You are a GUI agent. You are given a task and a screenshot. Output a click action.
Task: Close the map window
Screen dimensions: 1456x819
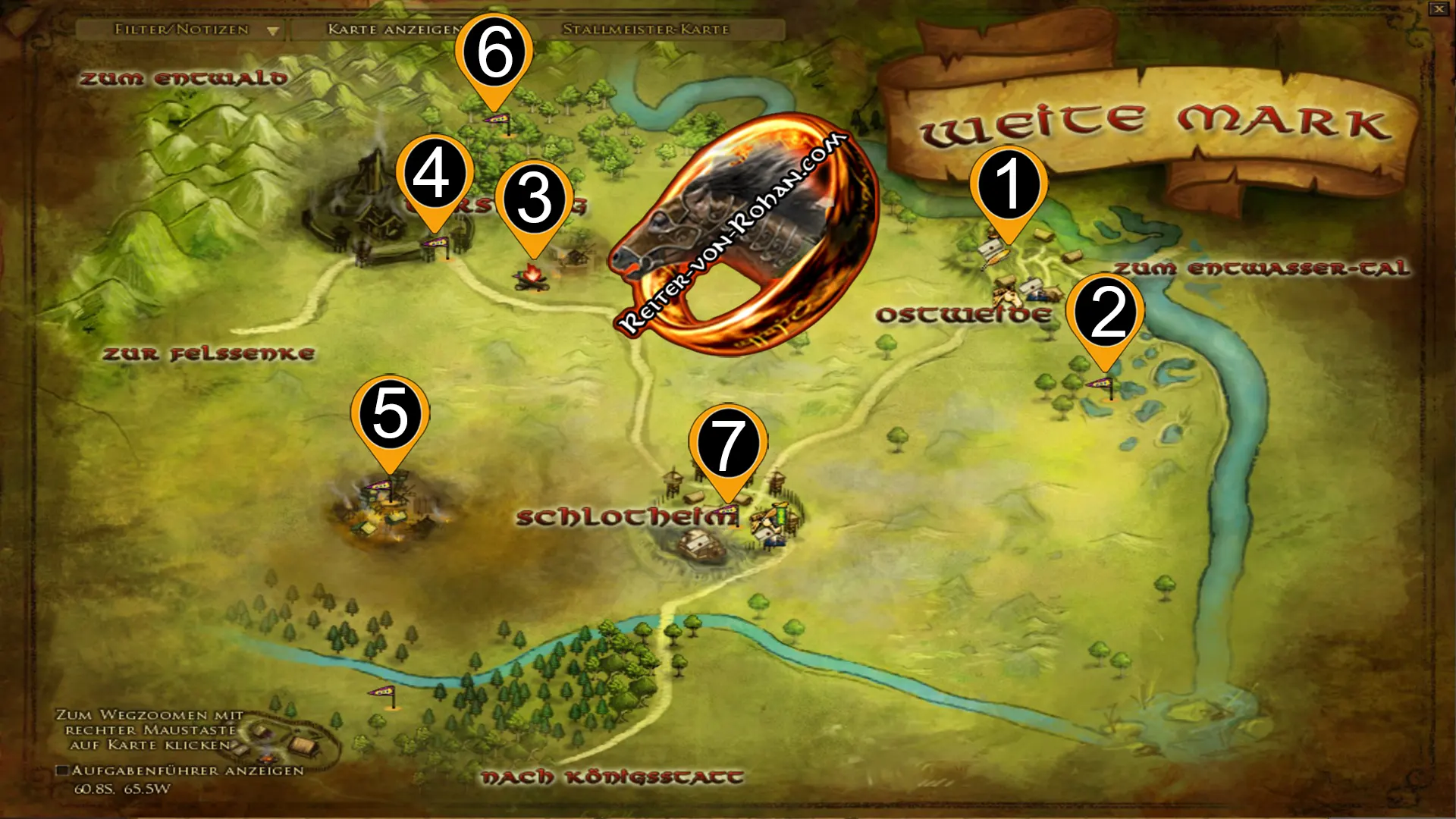click(1440, 11)
